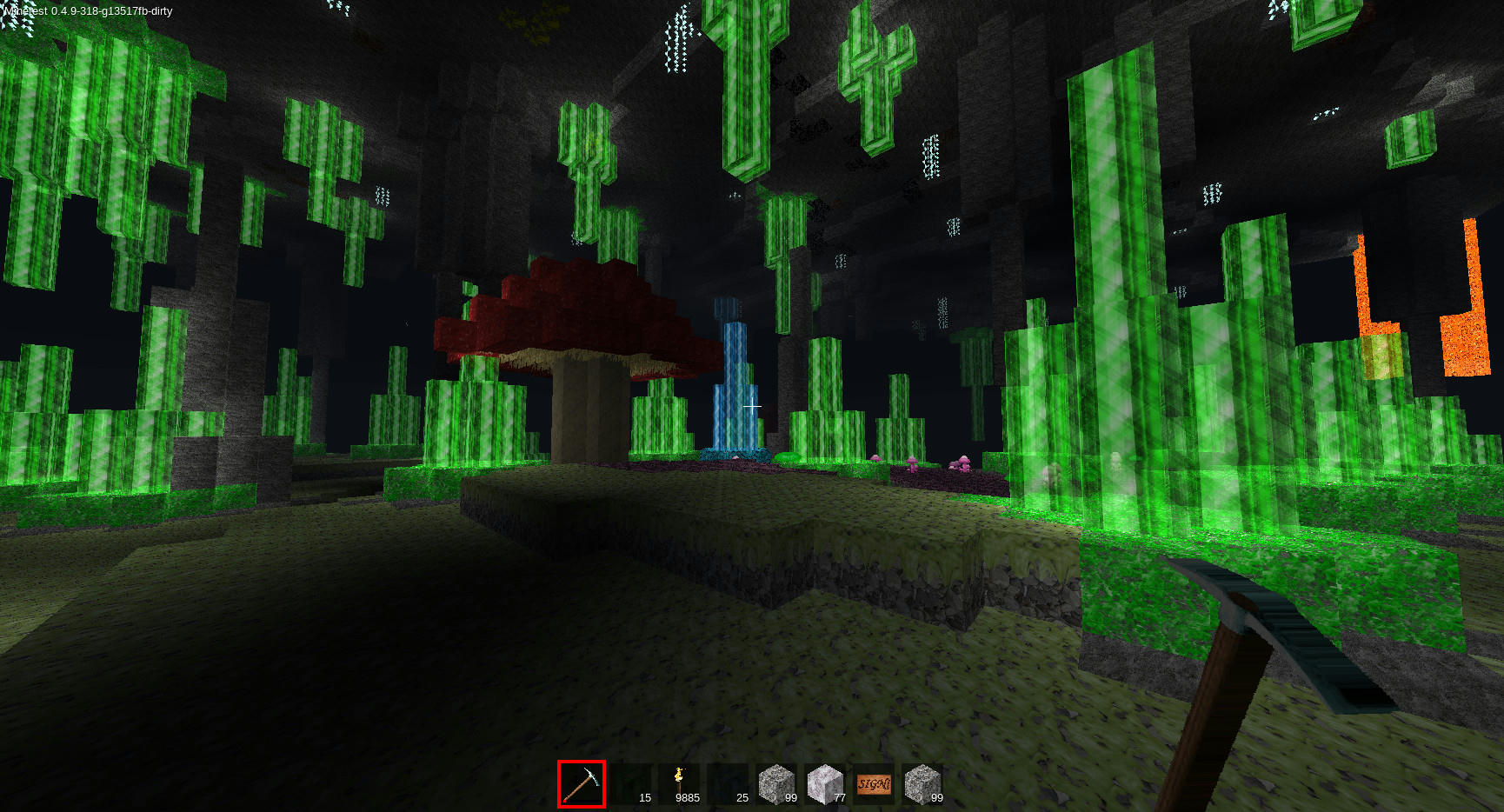Select the pickaxe hotbar slot
Screen dimensions: 1504x812
(x=582, y=784)
